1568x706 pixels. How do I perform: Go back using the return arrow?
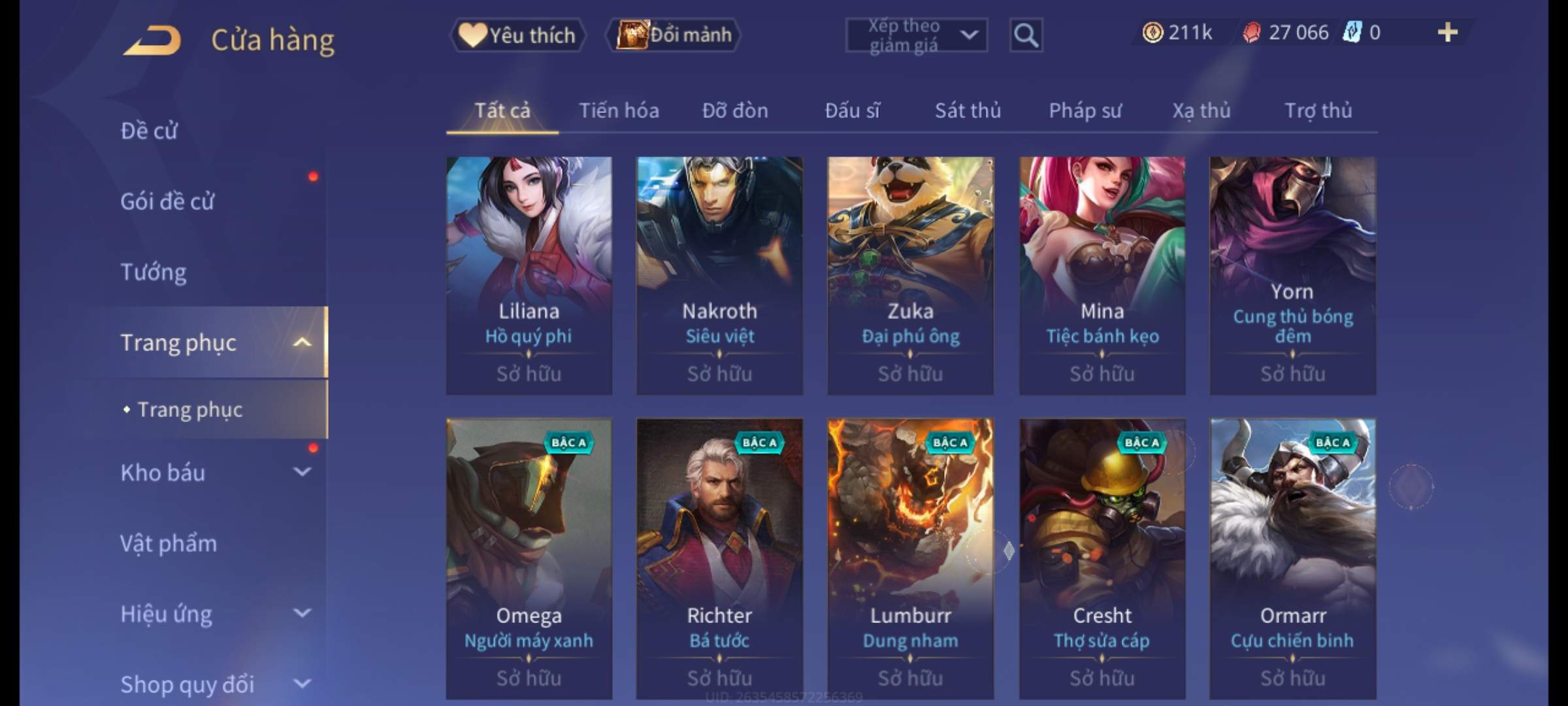pyautogui.click(x=152, y=41)
